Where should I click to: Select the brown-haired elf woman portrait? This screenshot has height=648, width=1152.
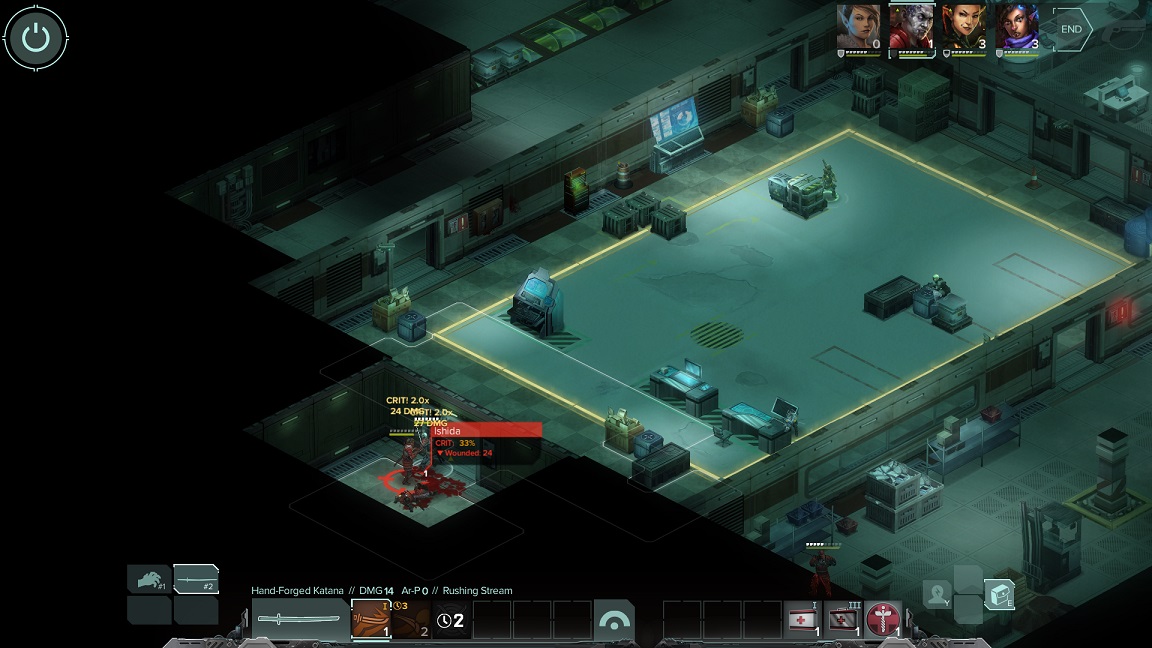[858, 27]
